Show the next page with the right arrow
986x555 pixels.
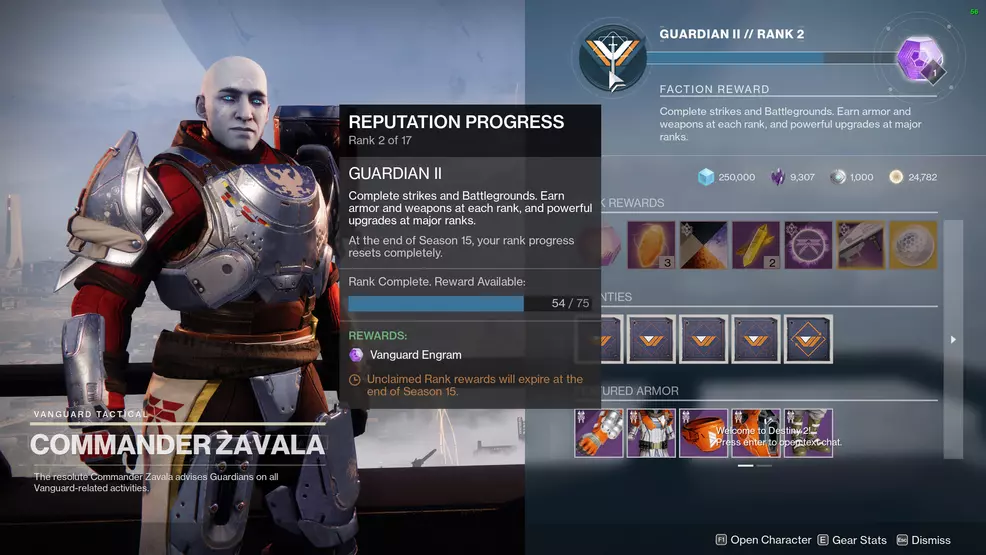pos(953,340)
